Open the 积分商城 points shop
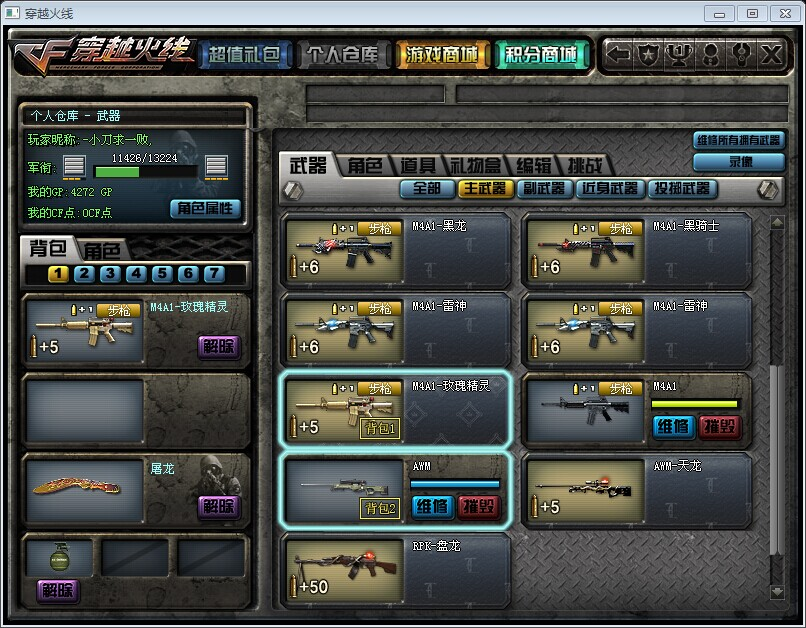Screen dimensions: 806x628 [541, 55]
